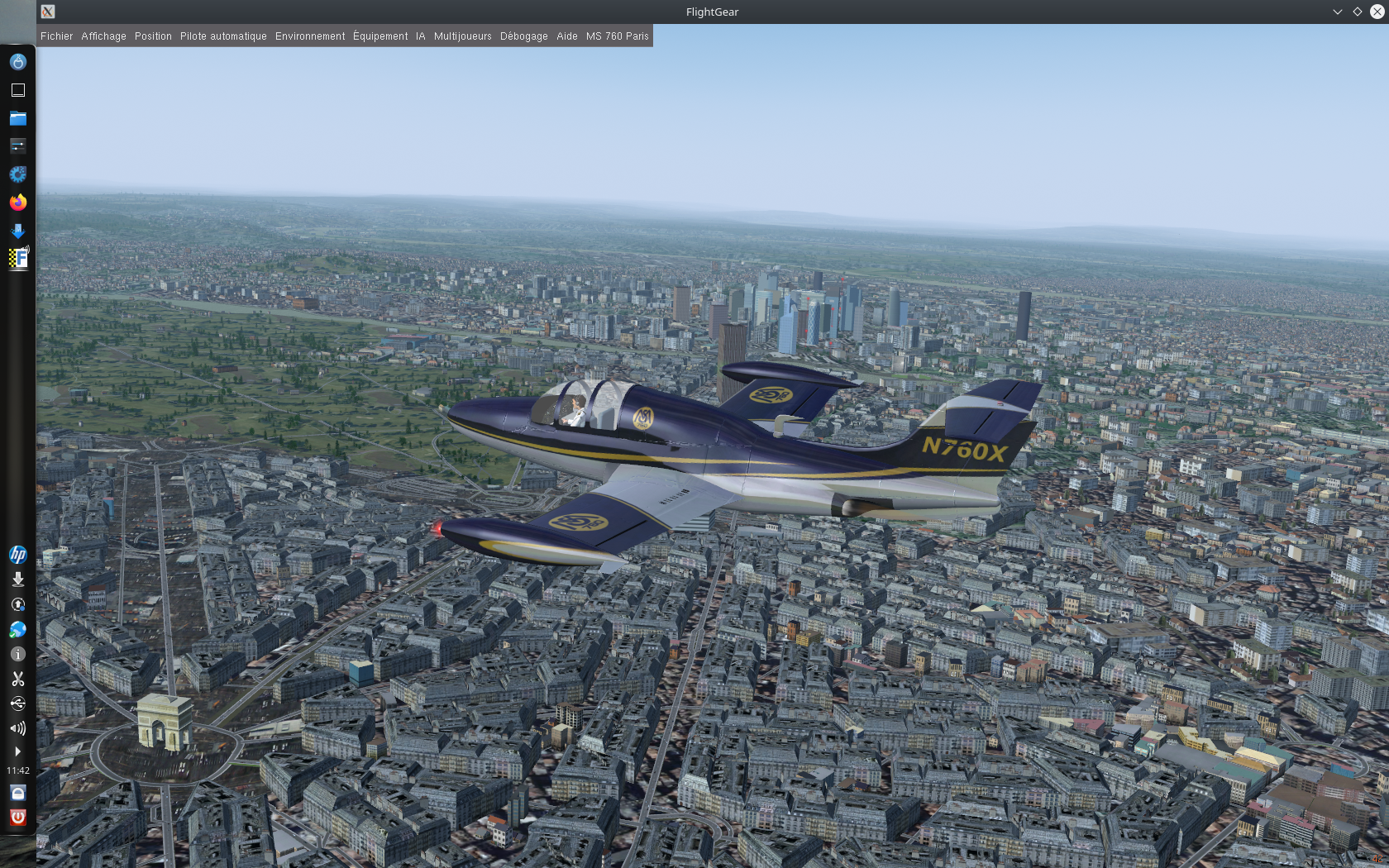Open the Équipement menu

pyautogui.click(x=380, y=36)
